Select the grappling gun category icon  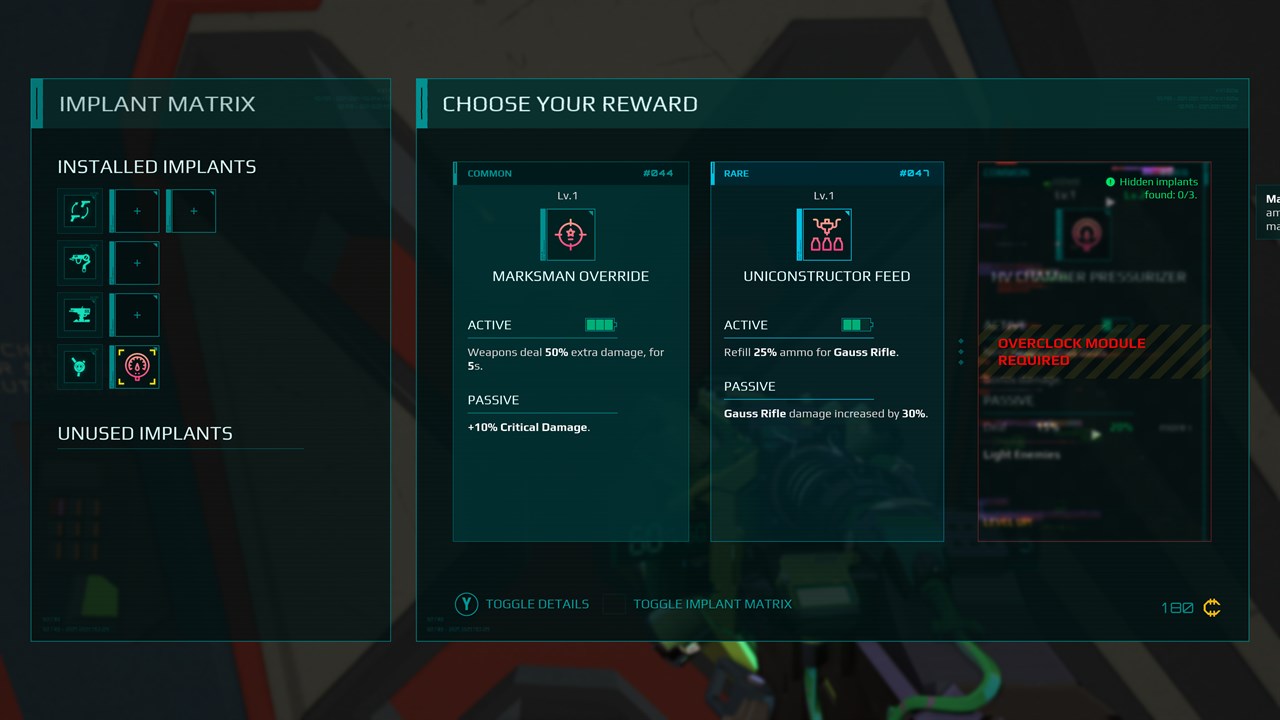(80, 263)
